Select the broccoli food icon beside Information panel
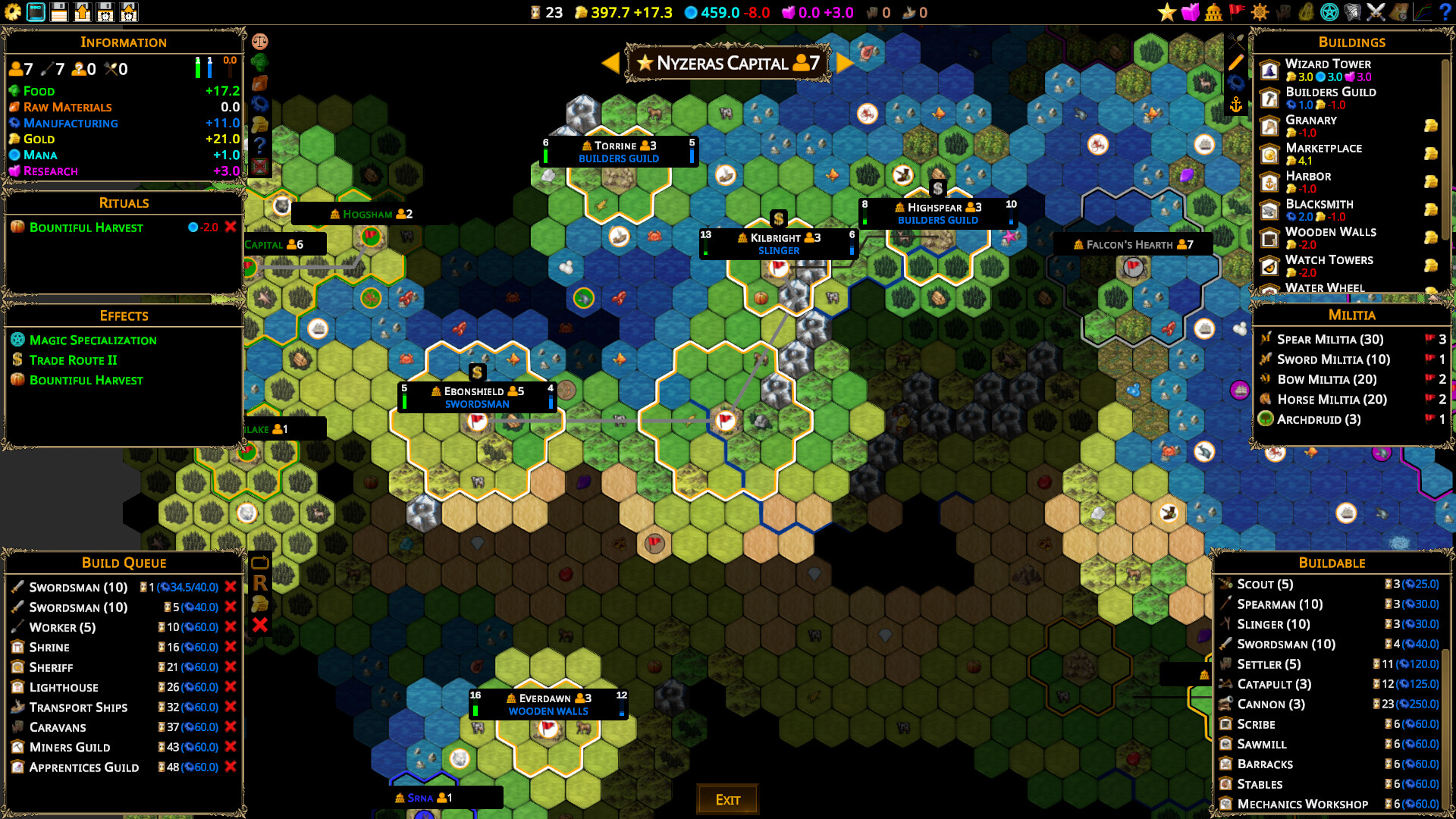Screen dimensions: 1456x819 262,63
